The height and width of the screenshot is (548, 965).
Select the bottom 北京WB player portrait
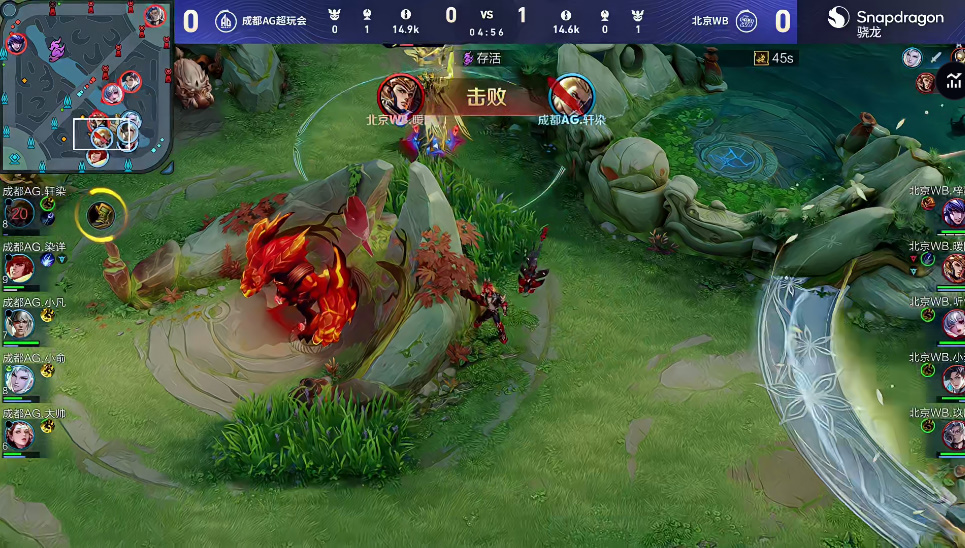click(x=952, y=433)
